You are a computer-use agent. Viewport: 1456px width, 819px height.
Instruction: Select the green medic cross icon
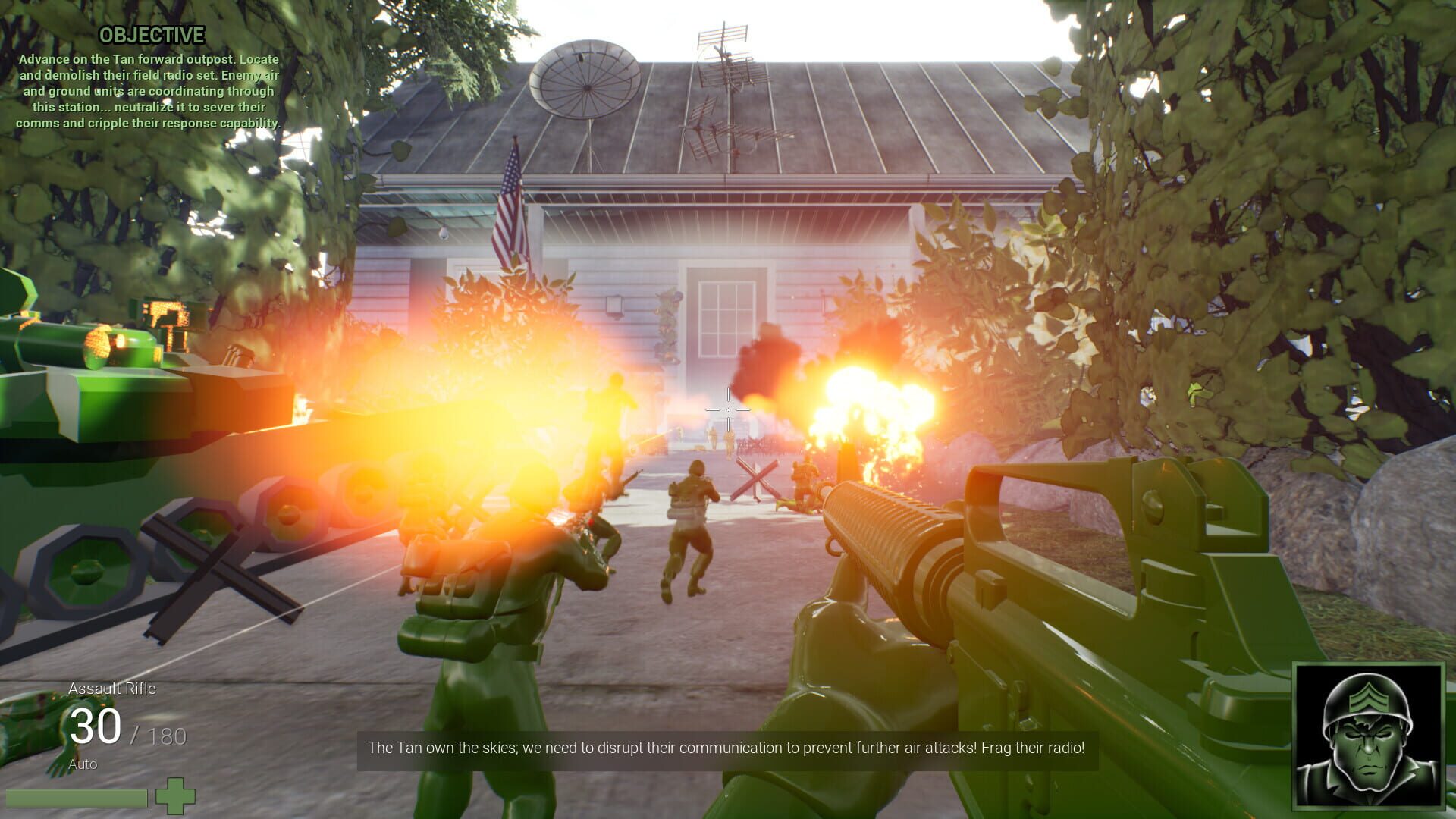tap(175, 798)
